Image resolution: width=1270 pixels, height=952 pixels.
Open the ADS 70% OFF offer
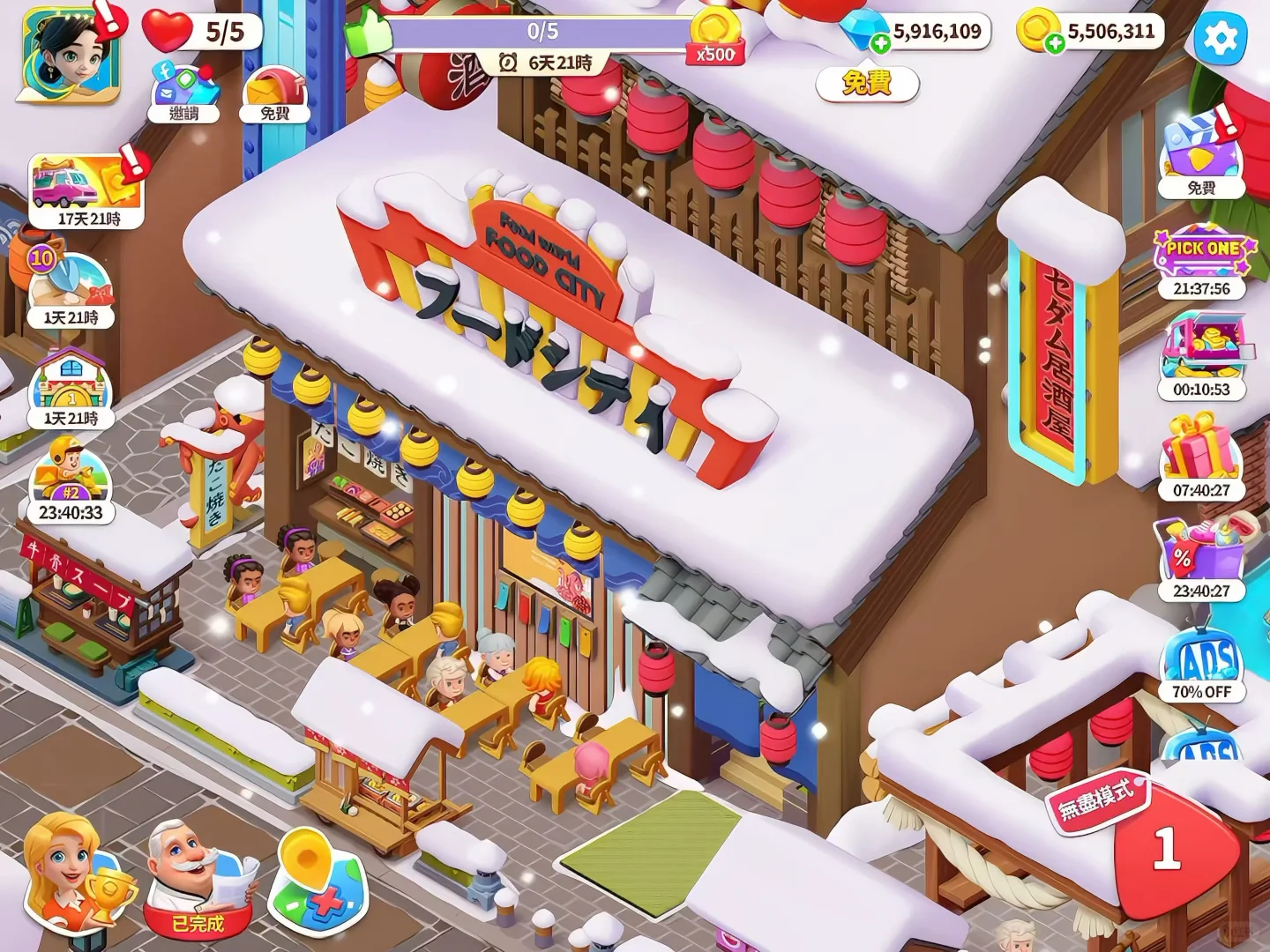click(1201, 666)
